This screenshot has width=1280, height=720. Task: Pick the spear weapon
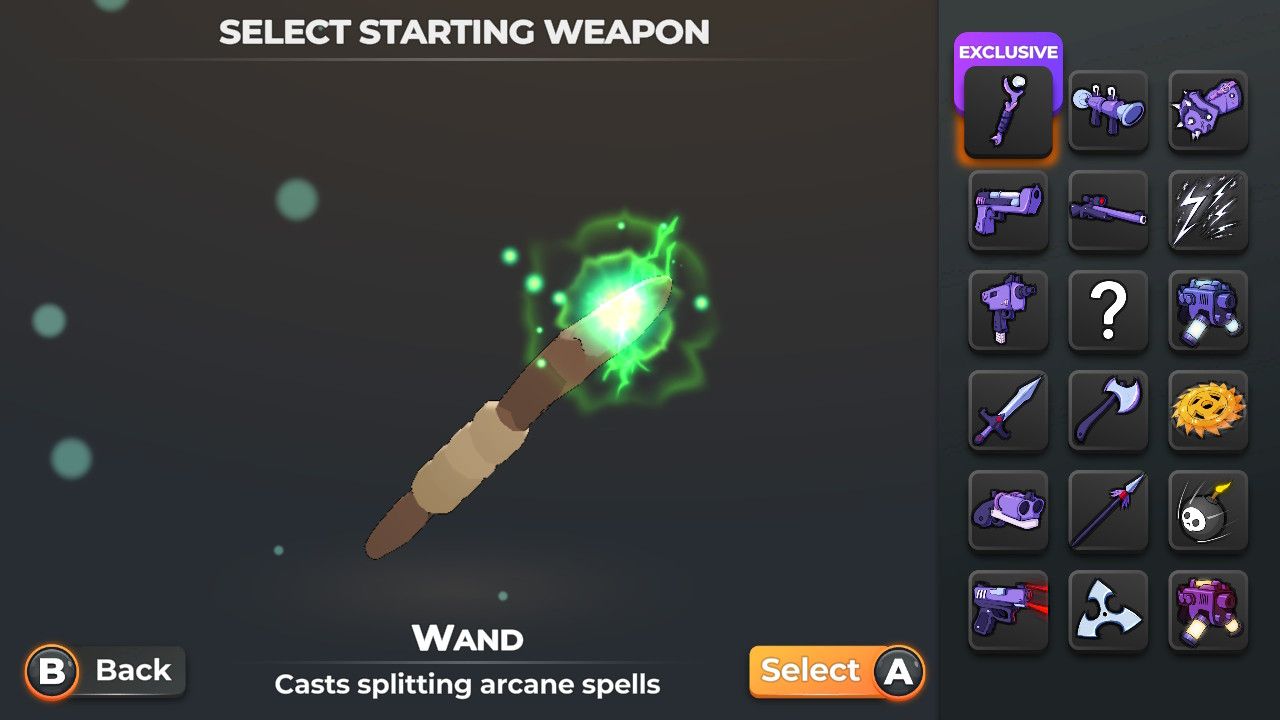tap(1108, 510)
